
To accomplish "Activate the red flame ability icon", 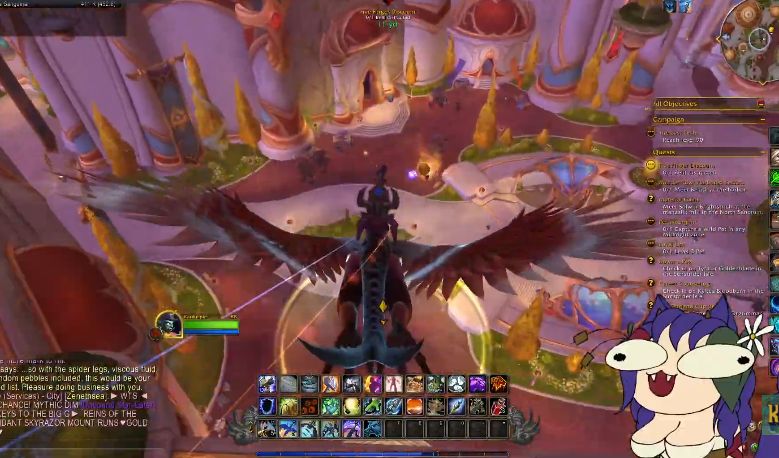I will pyautogui.click(x=499, y=384).
